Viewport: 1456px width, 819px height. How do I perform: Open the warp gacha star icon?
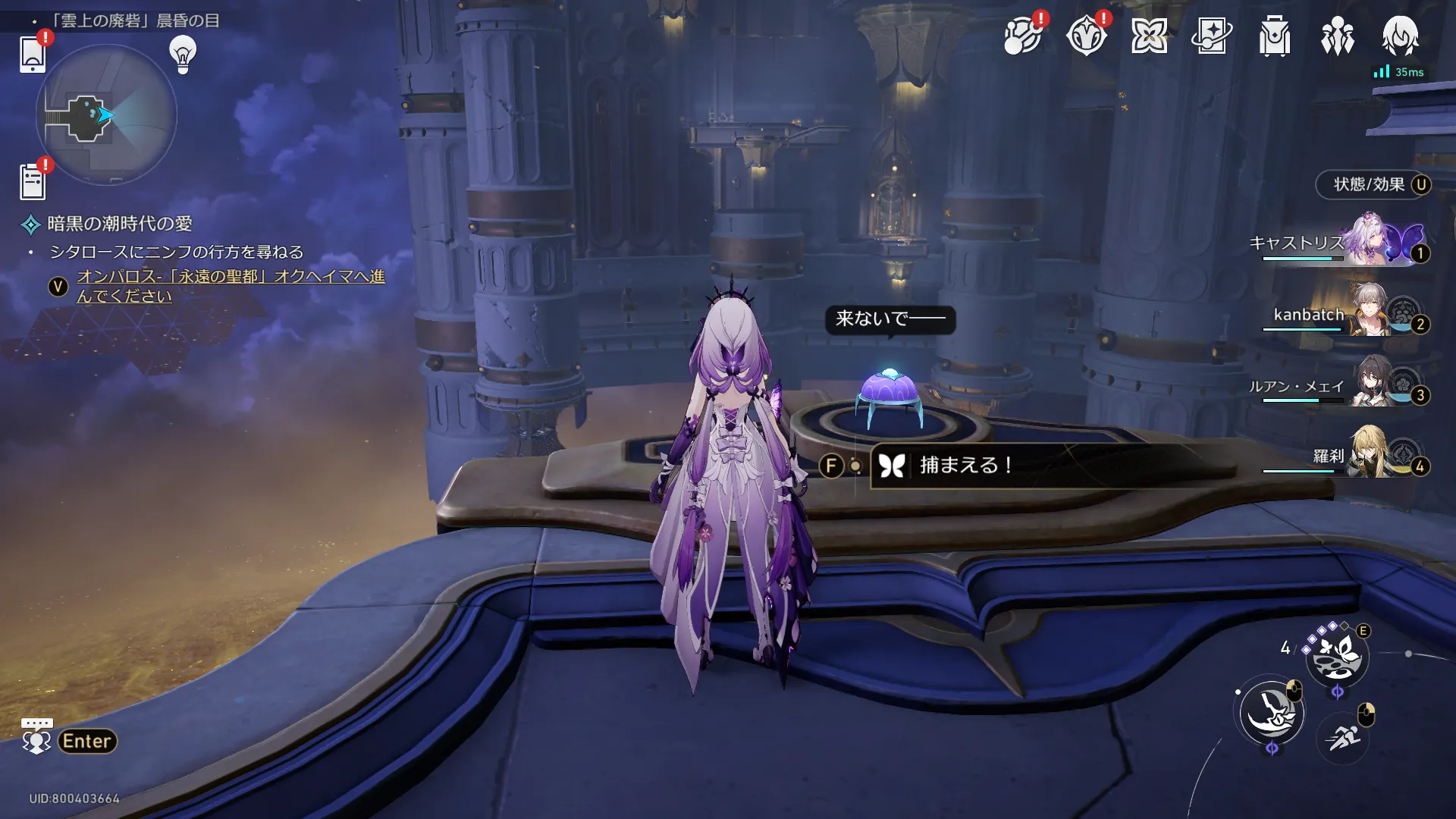pyautogui.click(x=1211, y=36)
